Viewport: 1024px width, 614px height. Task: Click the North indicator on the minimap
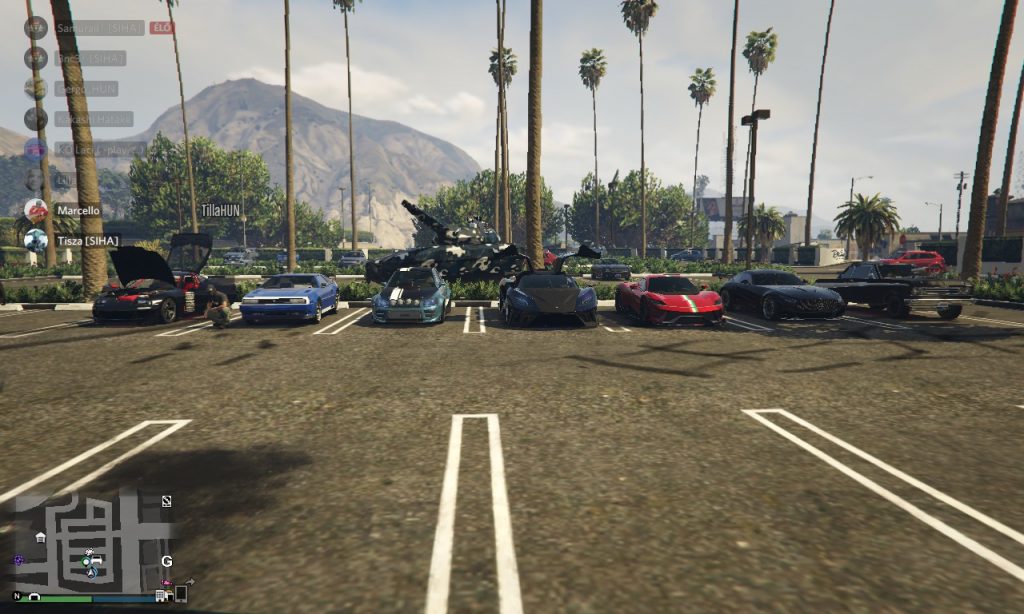17,596
